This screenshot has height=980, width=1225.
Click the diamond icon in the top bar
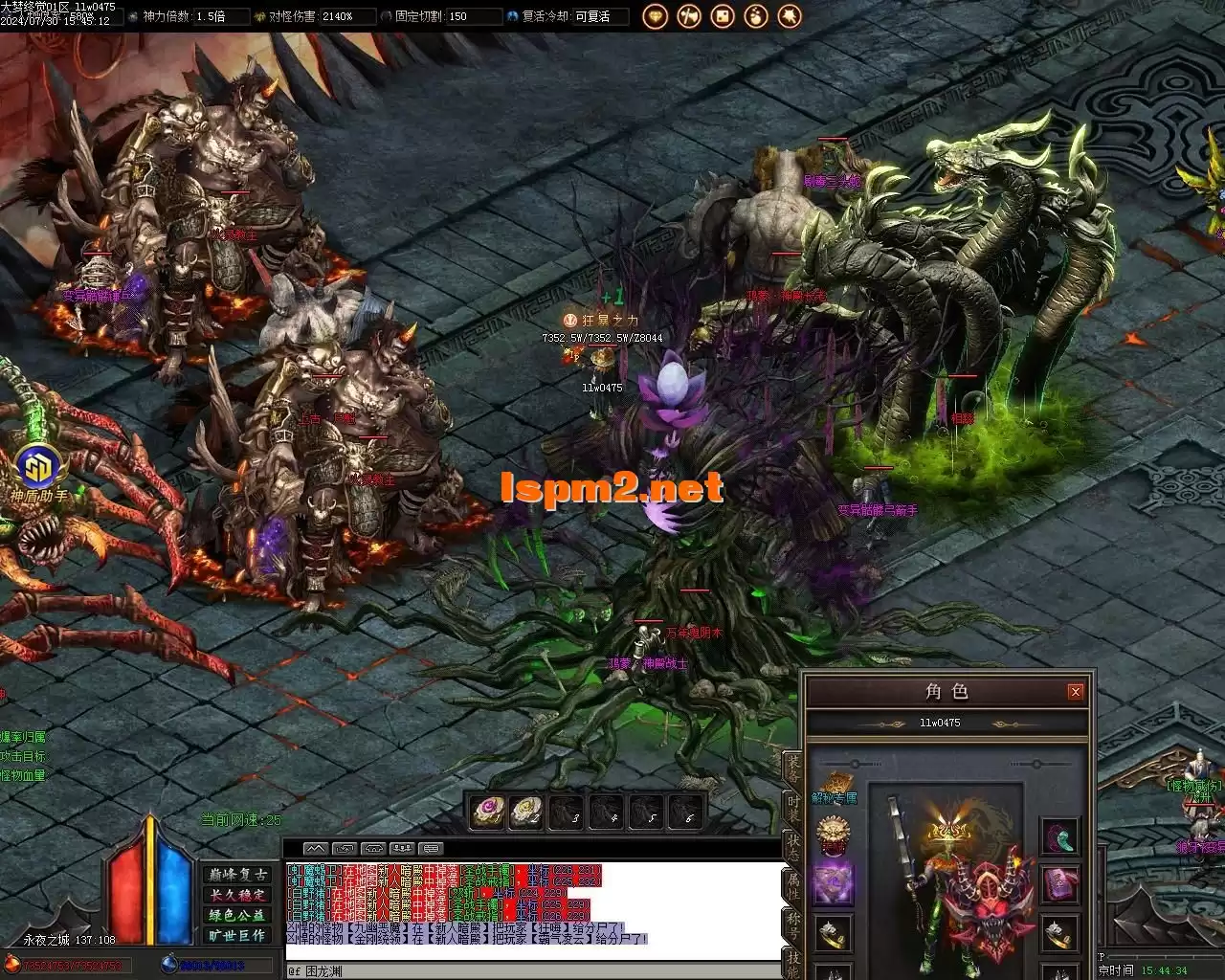coord(656,16)
